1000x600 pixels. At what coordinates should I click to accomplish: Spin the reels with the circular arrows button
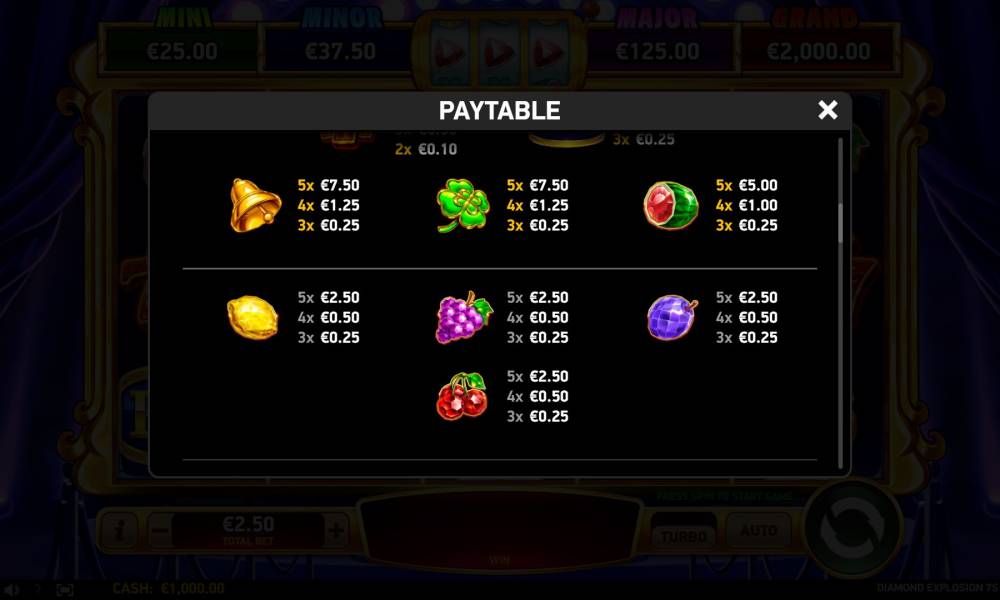click(x=853, y=529)
